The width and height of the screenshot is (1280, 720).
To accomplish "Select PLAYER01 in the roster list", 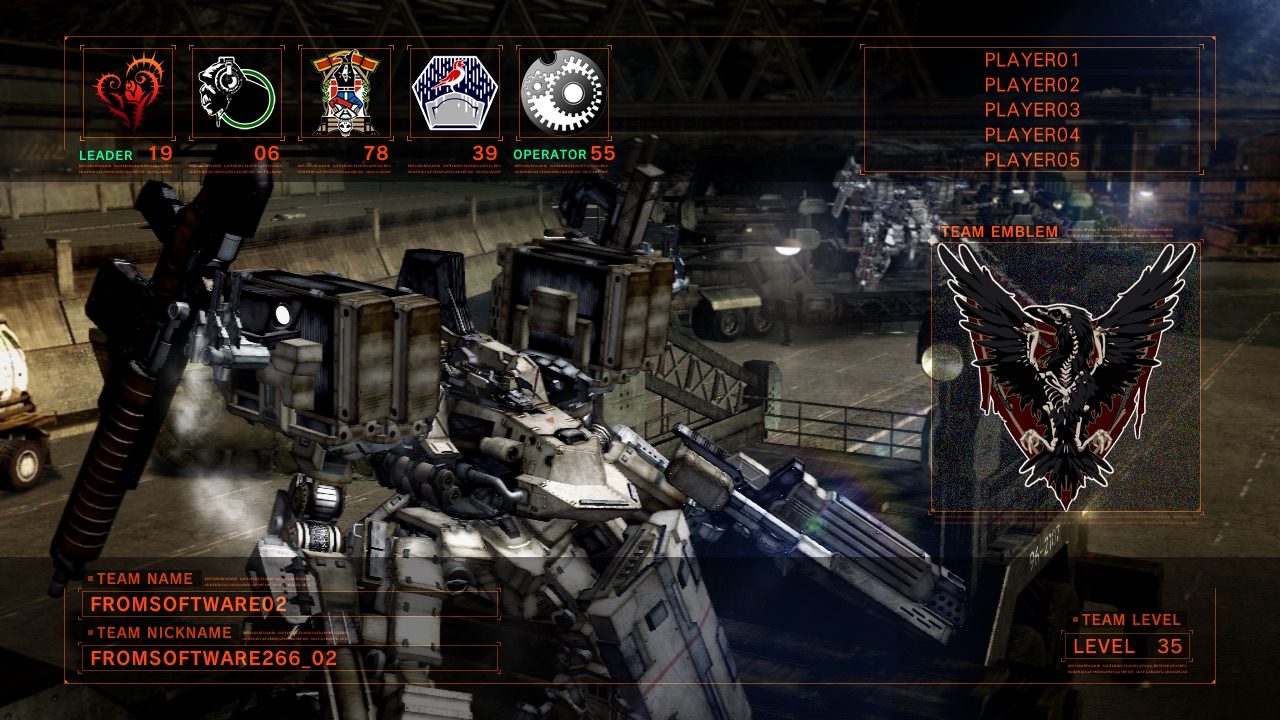I will click(1032, 60).
